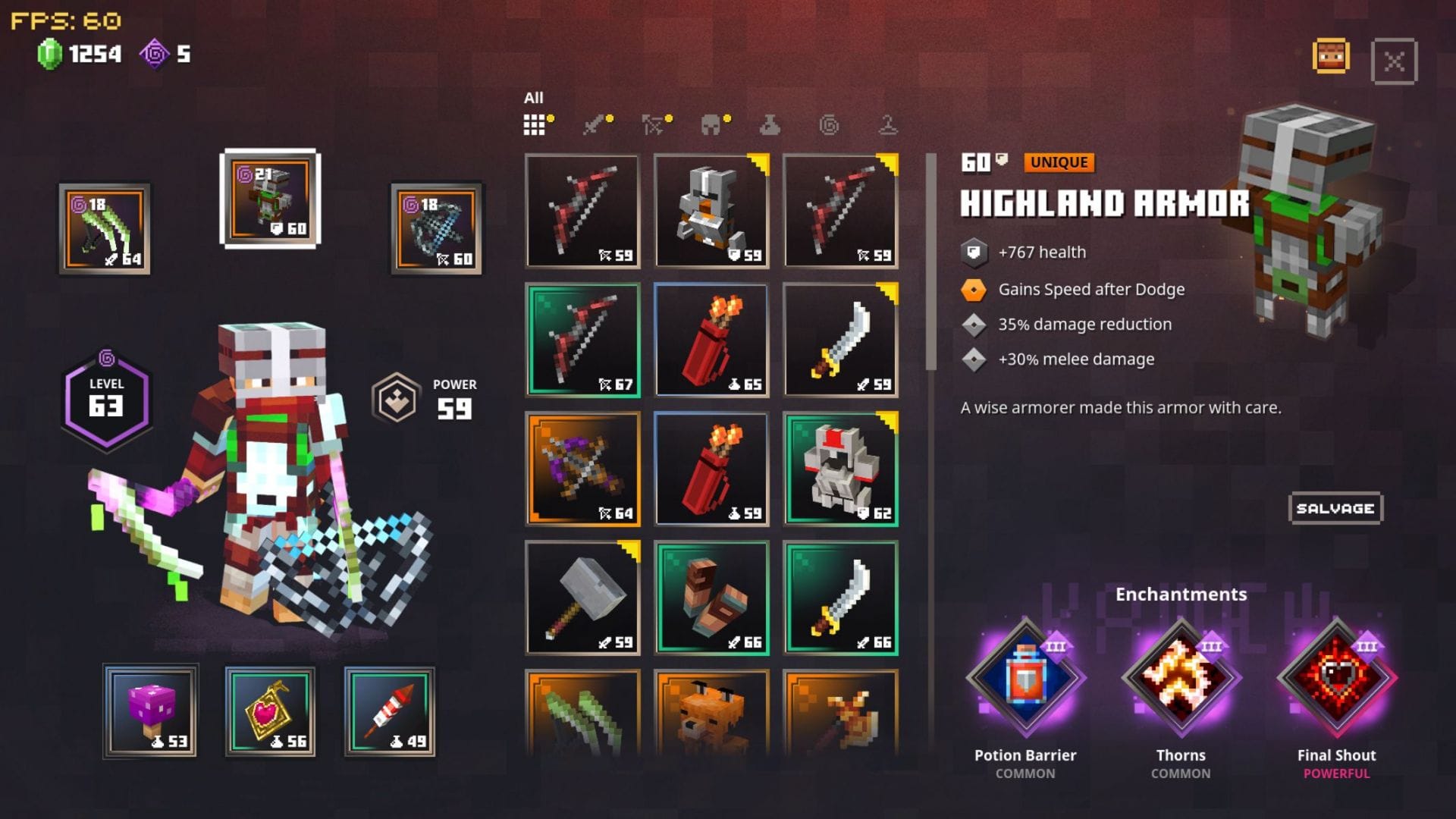Select the firework arrow artifact slot

390,711
